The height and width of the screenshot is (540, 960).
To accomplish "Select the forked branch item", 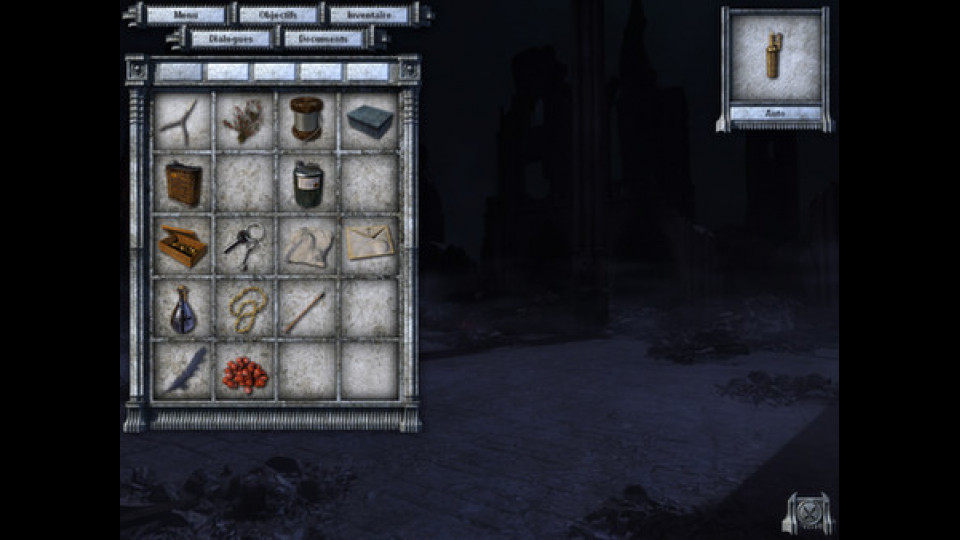I will pos(182,121).
